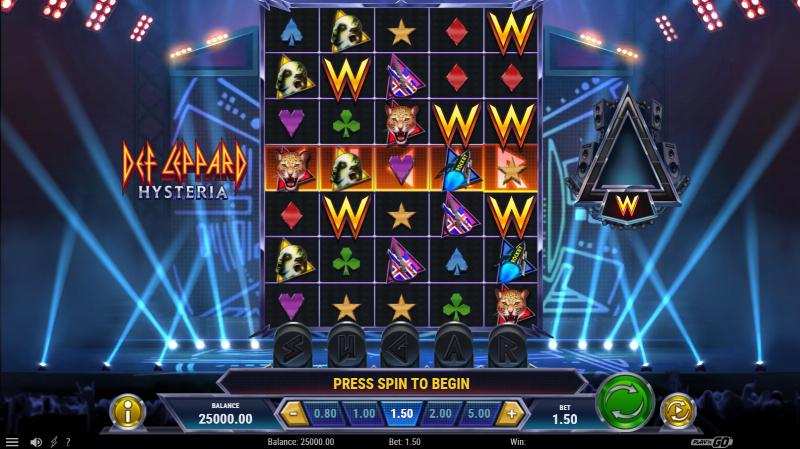800x449 pixels.
Task: Set the bet to 2.00
Action: pyautogui.click(x=440, y=412)
